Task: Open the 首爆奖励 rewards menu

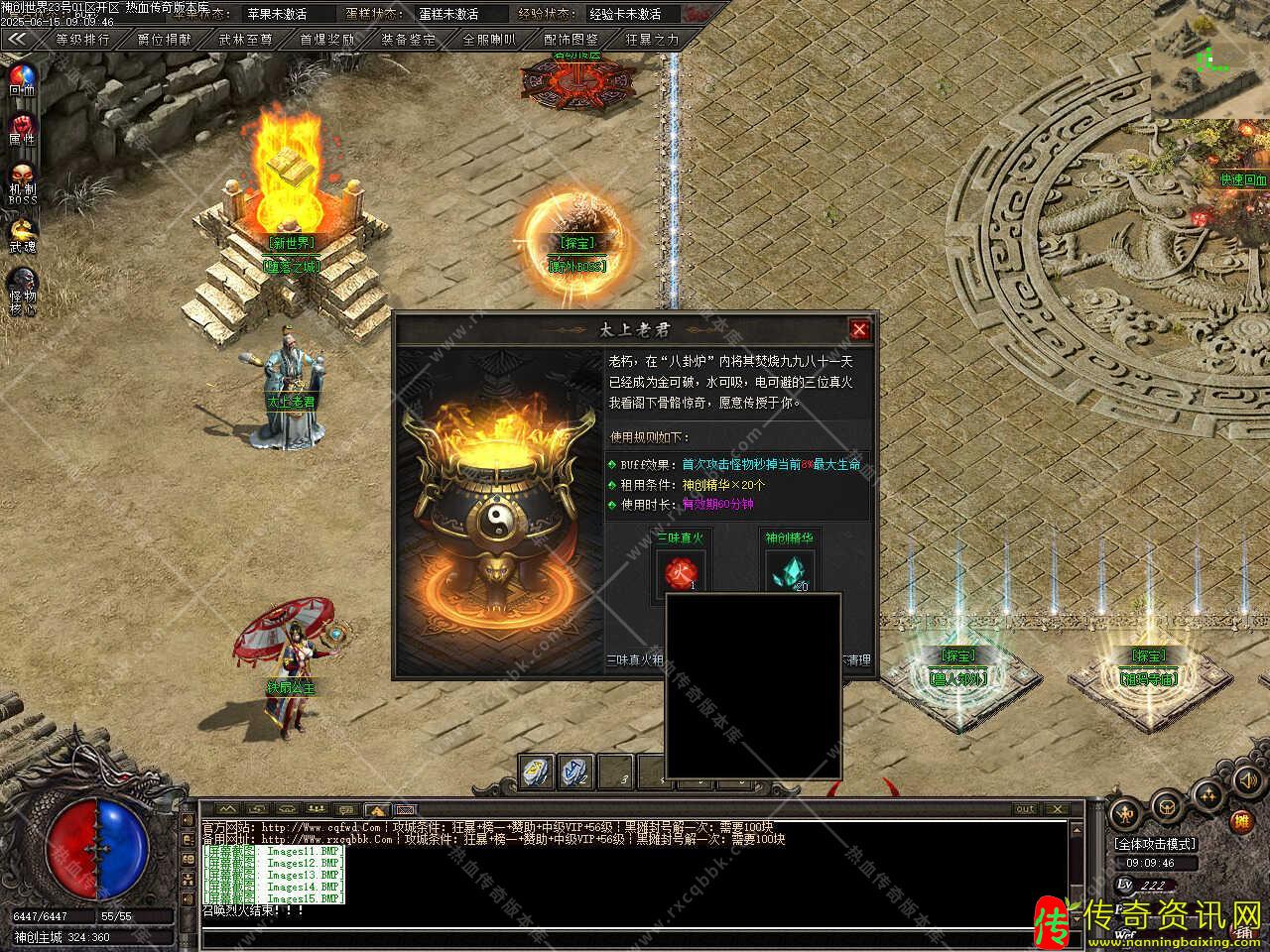Action: 327,41
